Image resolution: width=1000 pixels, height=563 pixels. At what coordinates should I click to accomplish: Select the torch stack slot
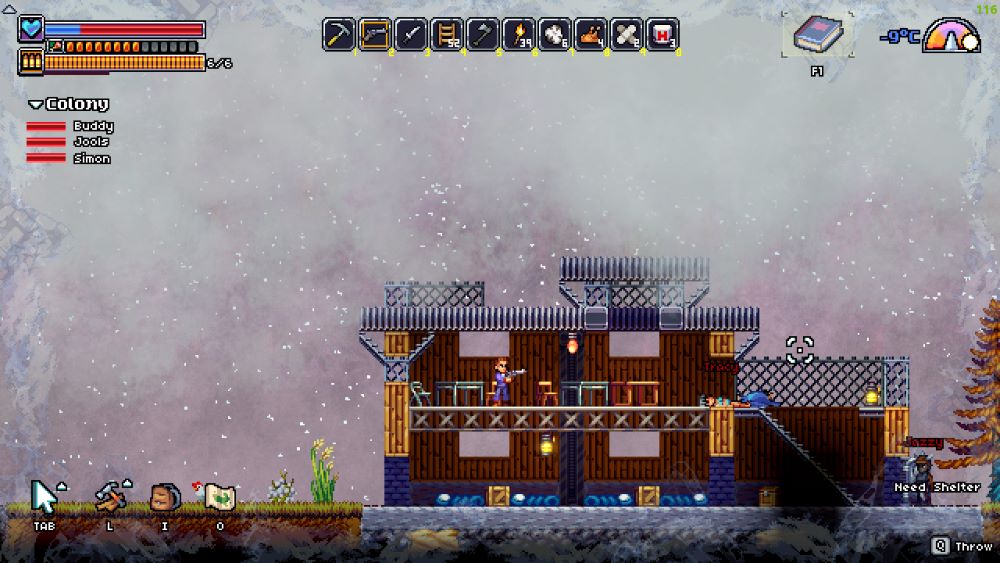point(519,34)
